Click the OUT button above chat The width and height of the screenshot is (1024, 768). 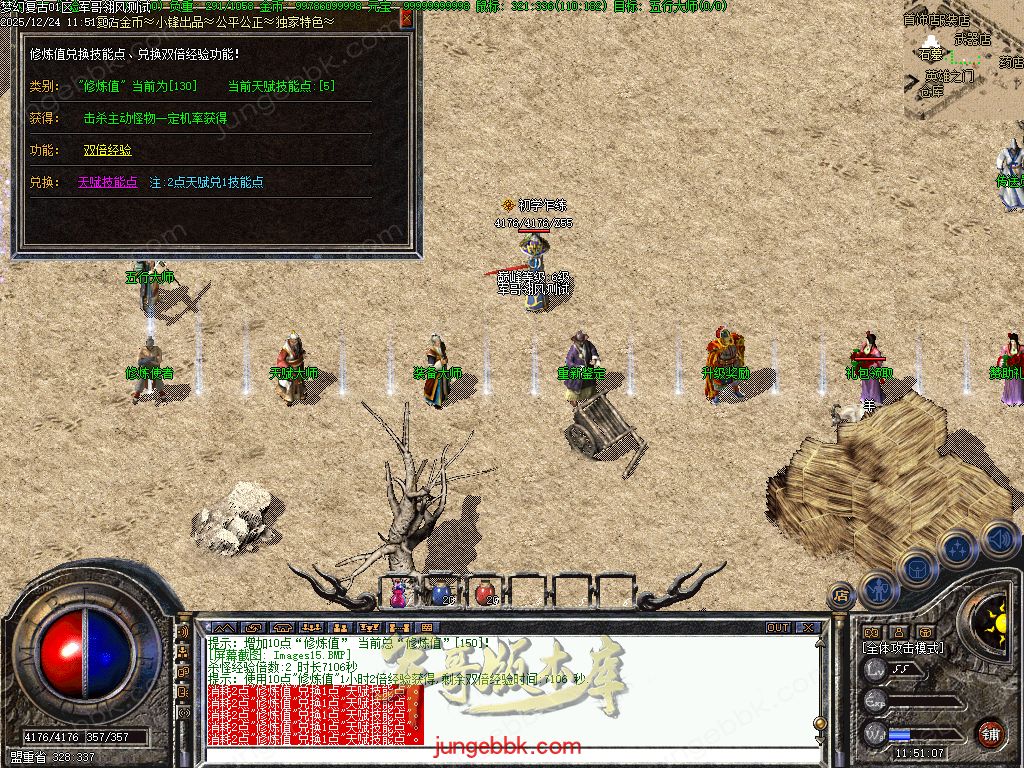(x=778, y=628)
